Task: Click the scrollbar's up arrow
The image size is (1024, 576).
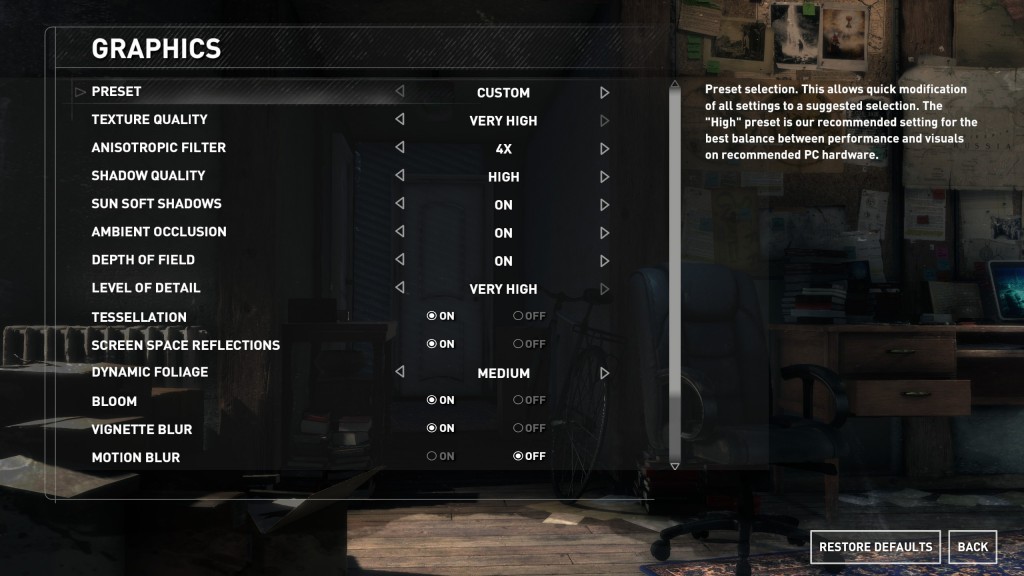Action: pyautogui.click(x=674, y=86)
